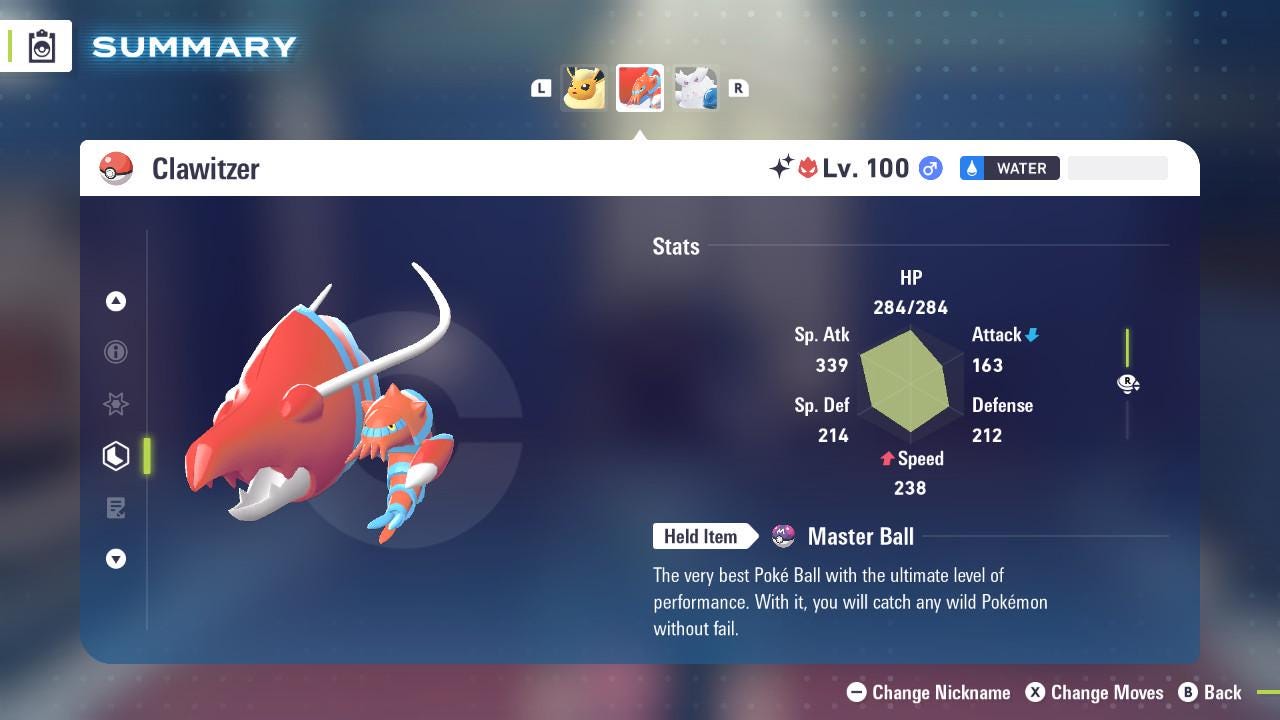The width and height of the screenshot is (1280, 720).
Task: Switch to the Togekiss party tab
Action: point(696,88)
